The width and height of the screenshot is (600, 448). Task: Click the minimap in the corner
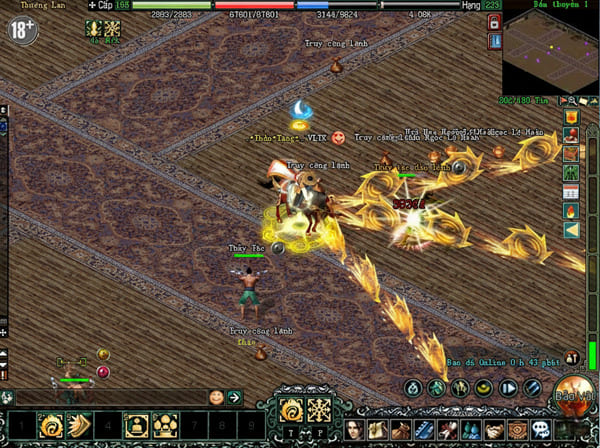[x=548, y=52]
